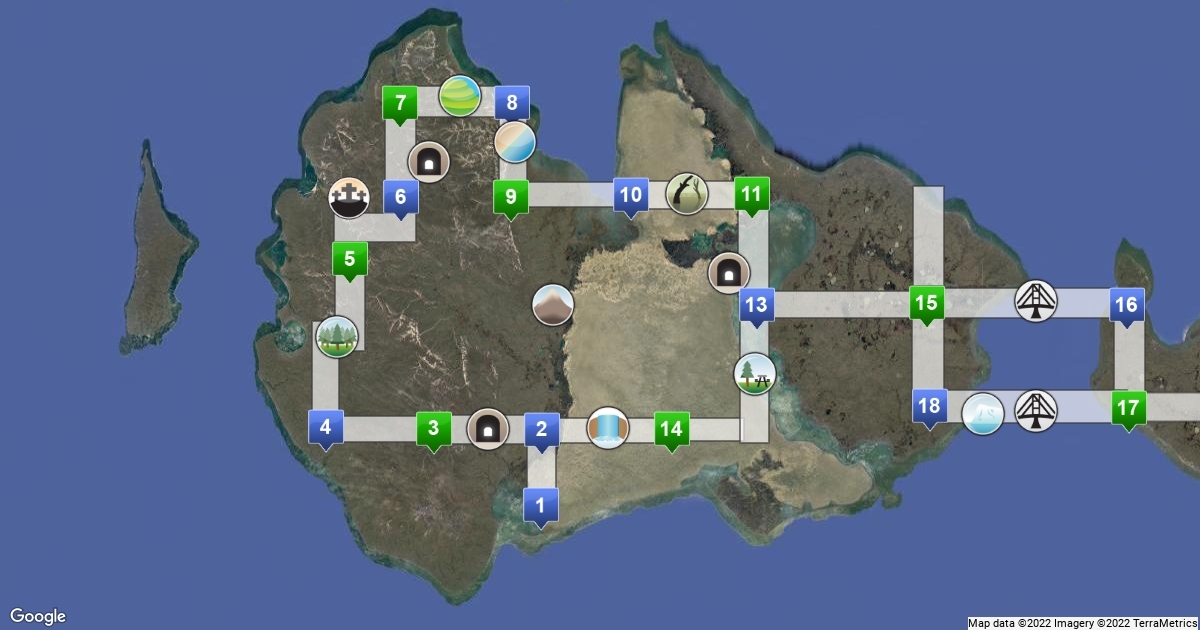This screenshot has width=1200, height=630.
Task: Select blue marker number 16
Action: [1126, 304]
